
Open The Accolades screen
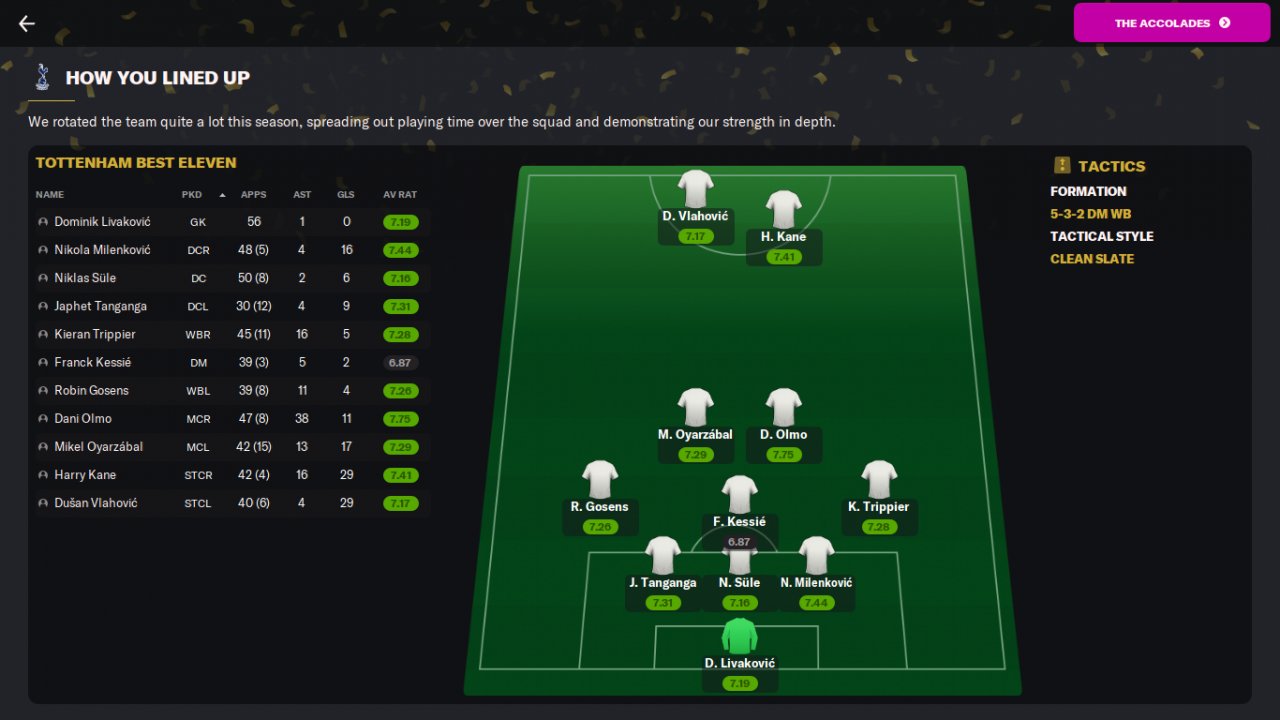[x=1171, y=23]
